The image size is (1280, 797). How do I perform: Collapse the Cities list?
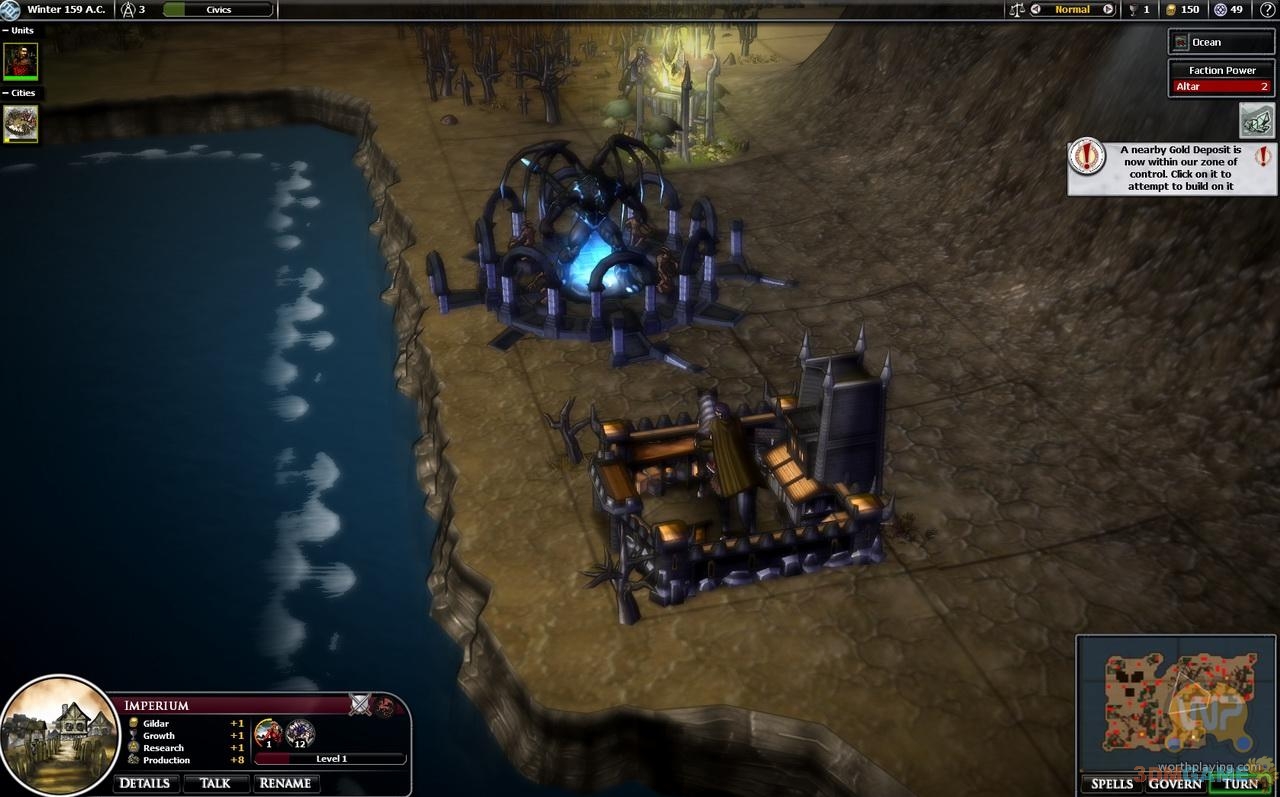click(x=6, y=93)
